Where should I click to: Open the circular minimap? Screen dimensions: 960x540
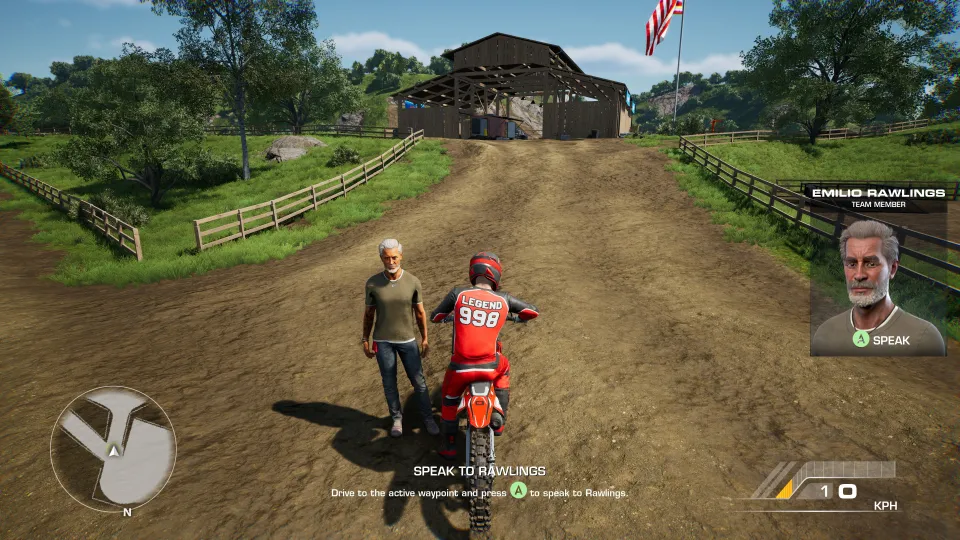point(113,449)
